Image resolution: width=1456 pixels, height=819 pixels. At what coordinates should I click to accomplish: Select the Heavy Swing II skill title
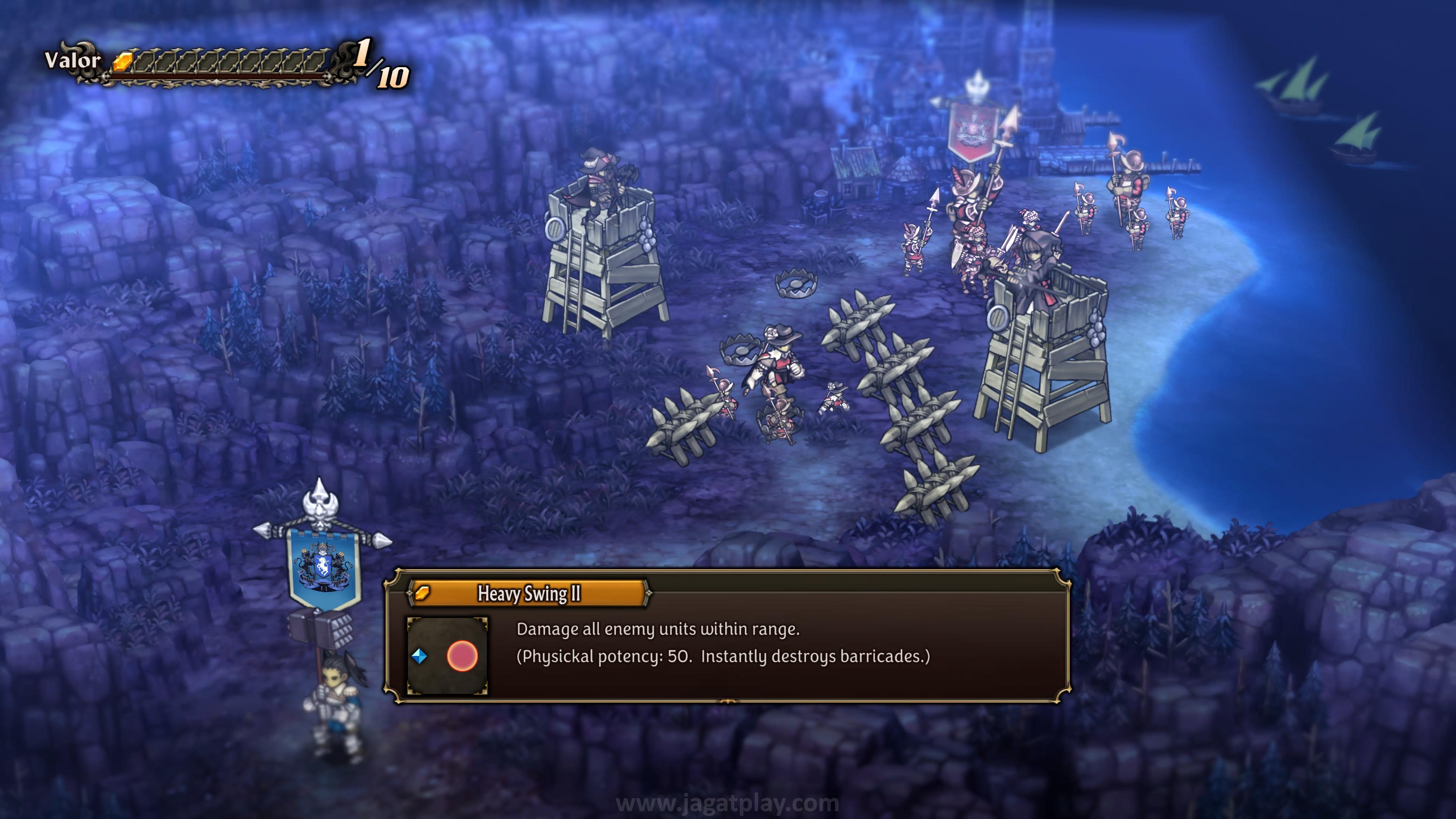coord(529,593)
